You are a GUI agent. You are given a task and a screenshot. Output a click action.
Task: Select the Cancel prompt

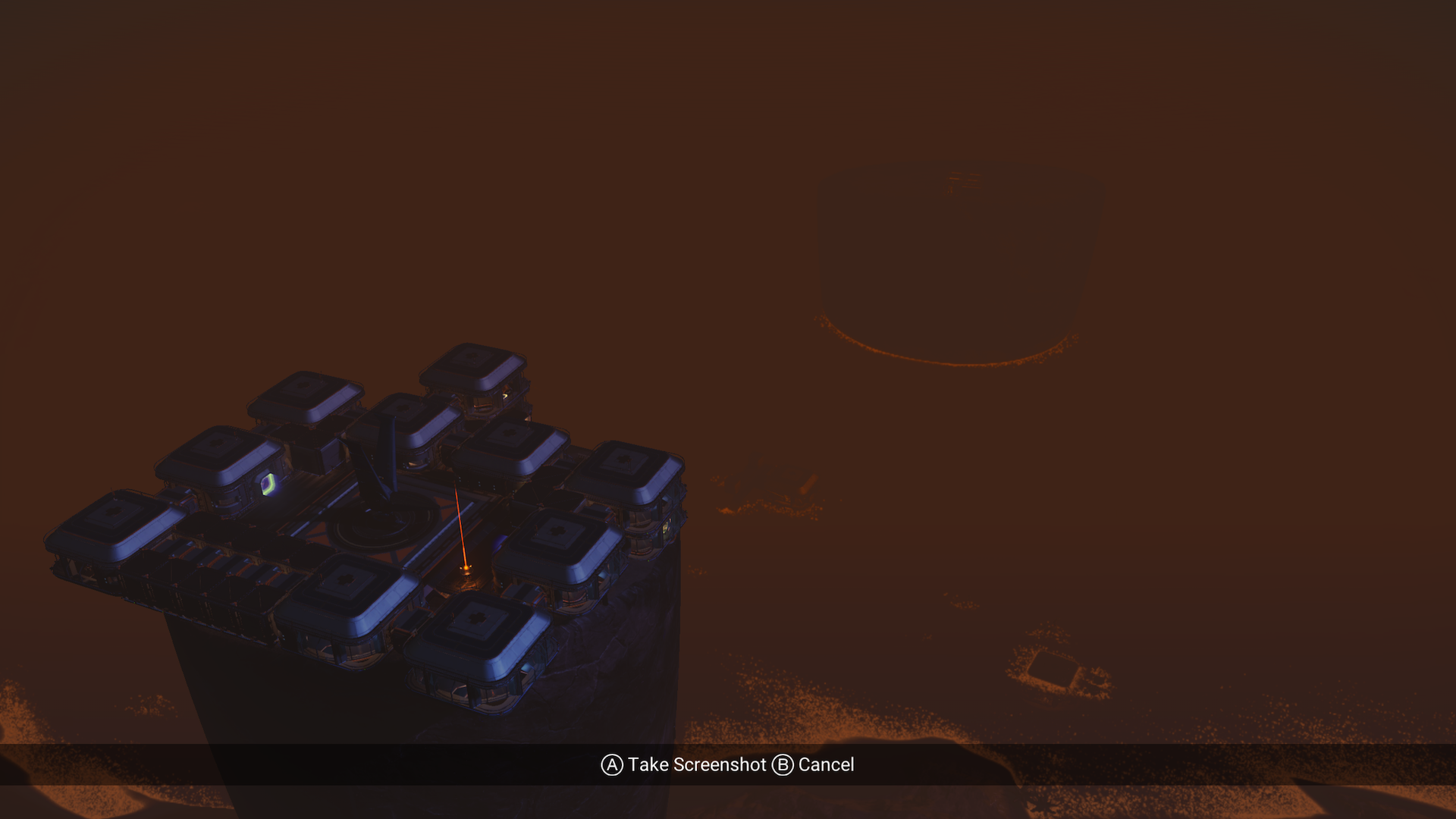coord(825,764)
